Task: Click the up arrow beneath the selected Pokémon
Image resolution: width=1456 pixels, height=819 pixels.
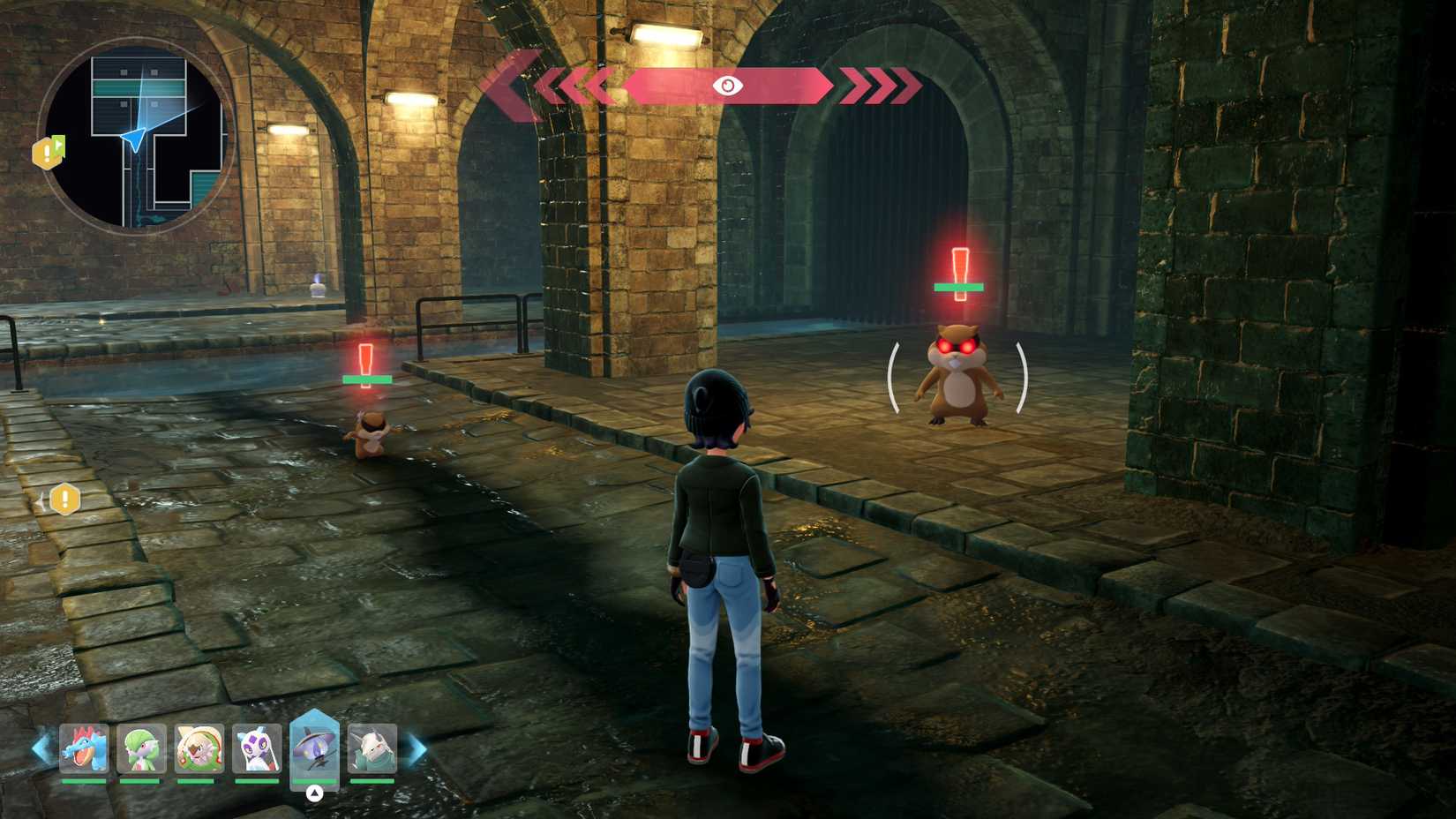Action: point(316,792)
